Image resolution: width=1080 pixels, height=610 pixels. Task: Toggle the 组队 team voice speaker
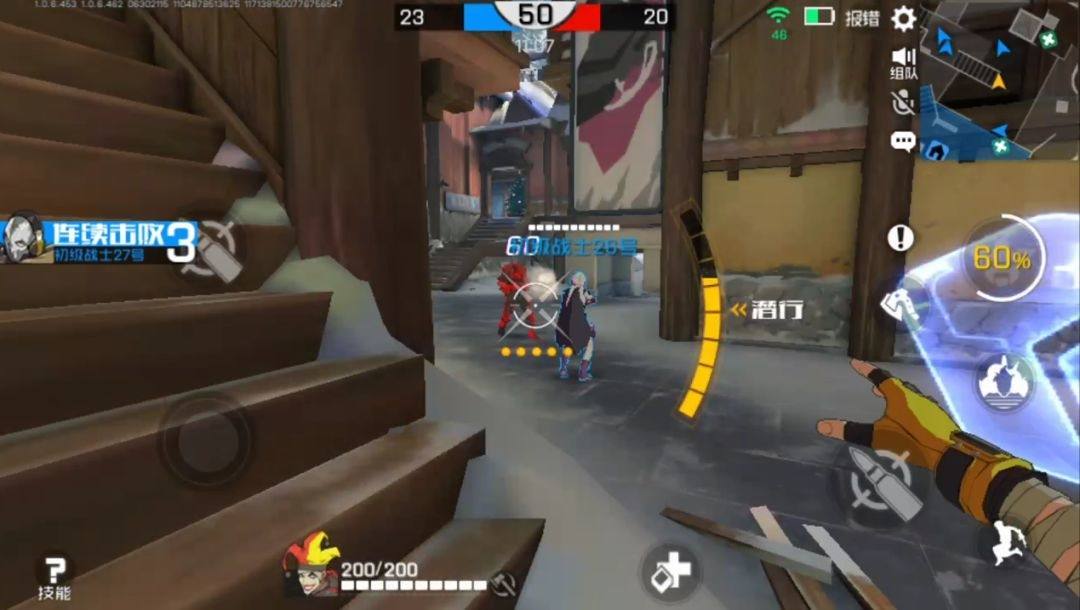[x=904, y=63]
